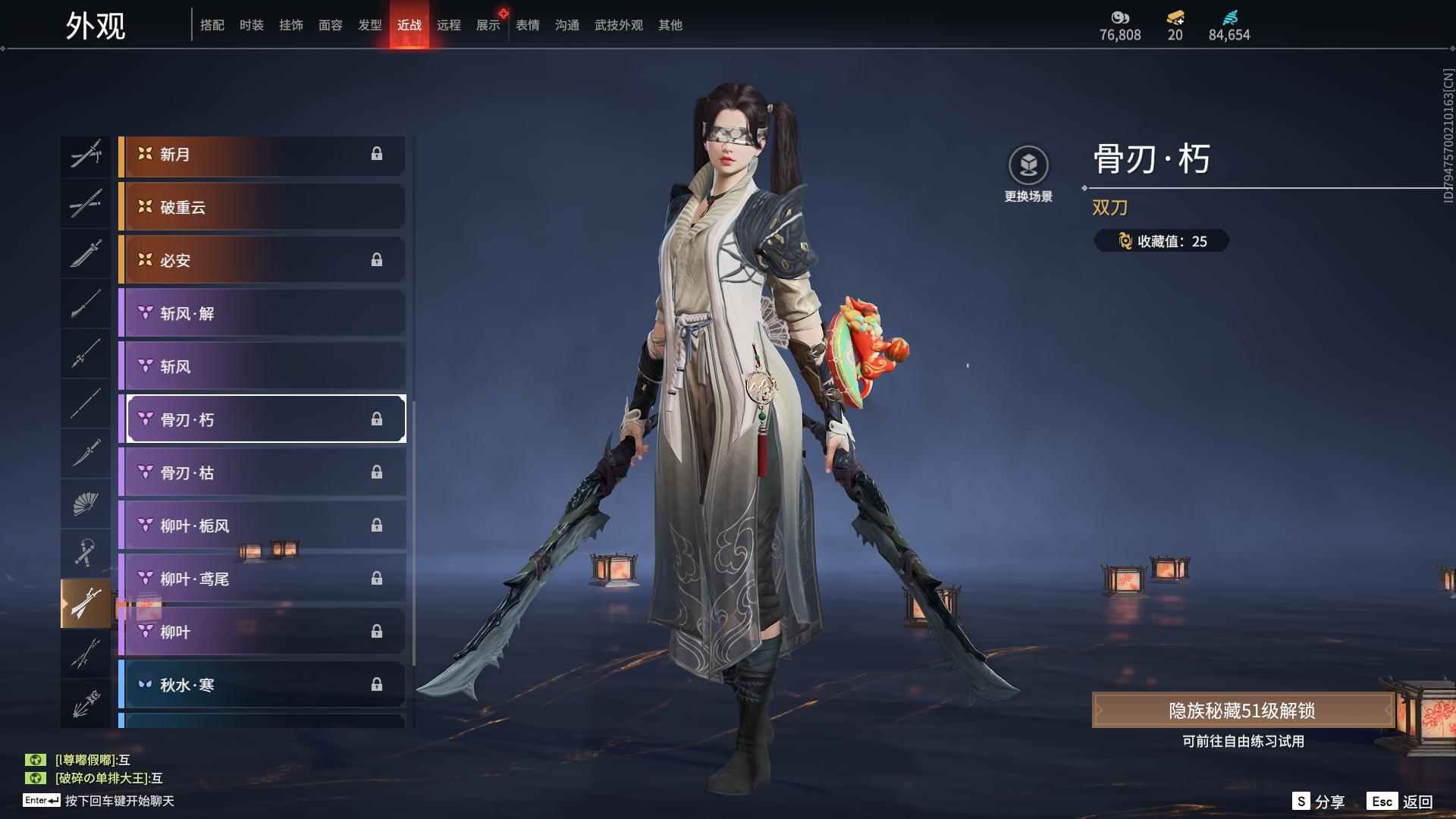Go to the 发型 tab

point(369,25)
